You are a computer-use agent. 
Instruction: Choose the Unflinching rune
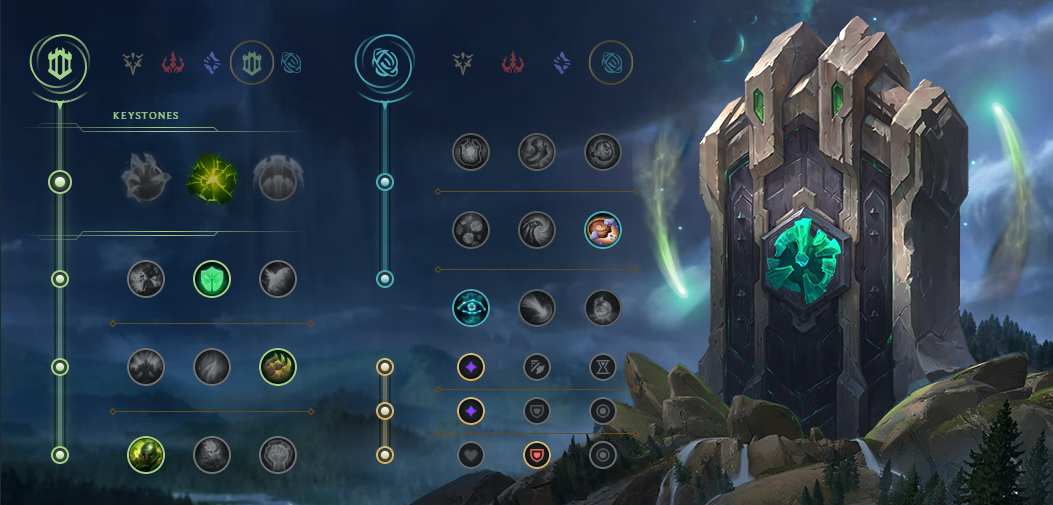pyautogui.click(x=278, y=455)
